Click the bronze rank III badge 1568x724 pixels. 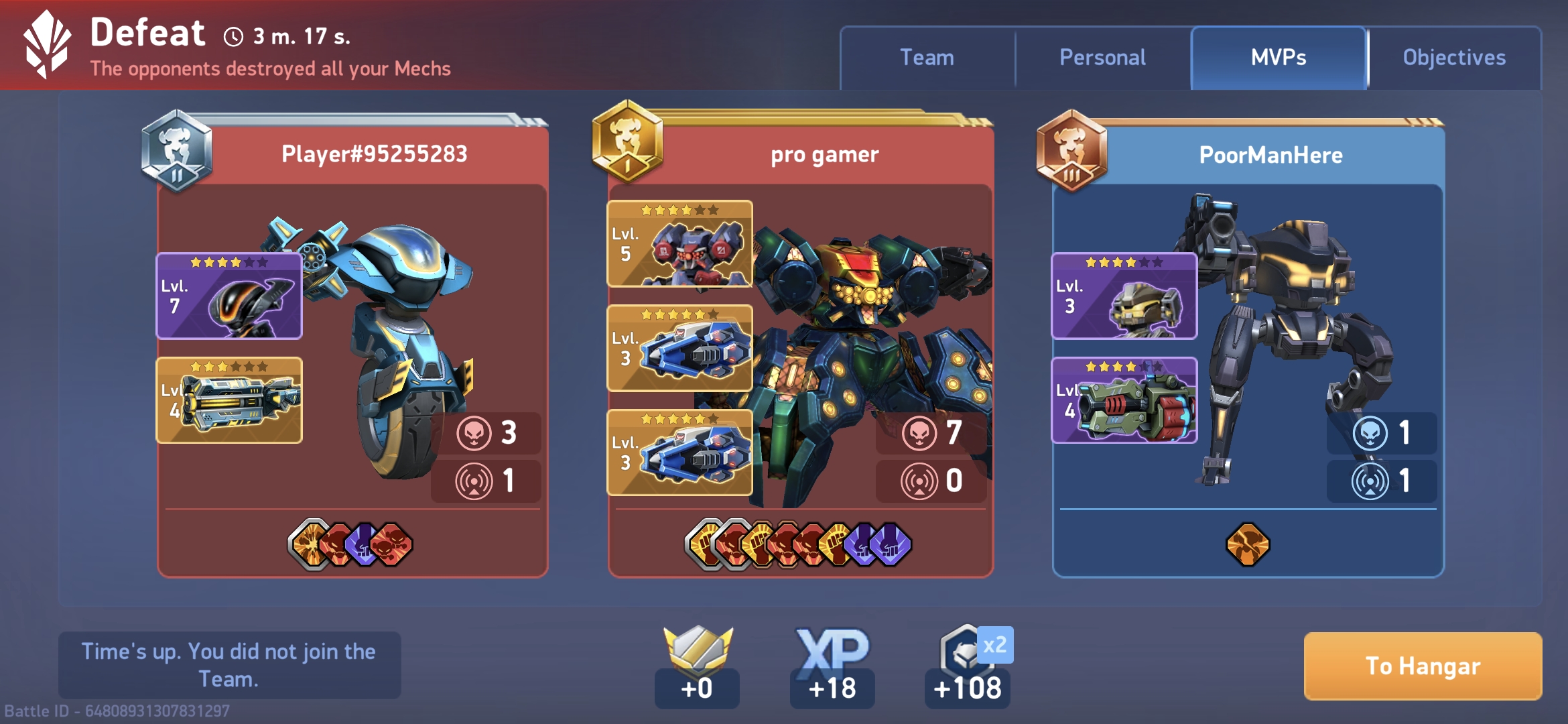pyautogui.click(x=1071, y=151)
